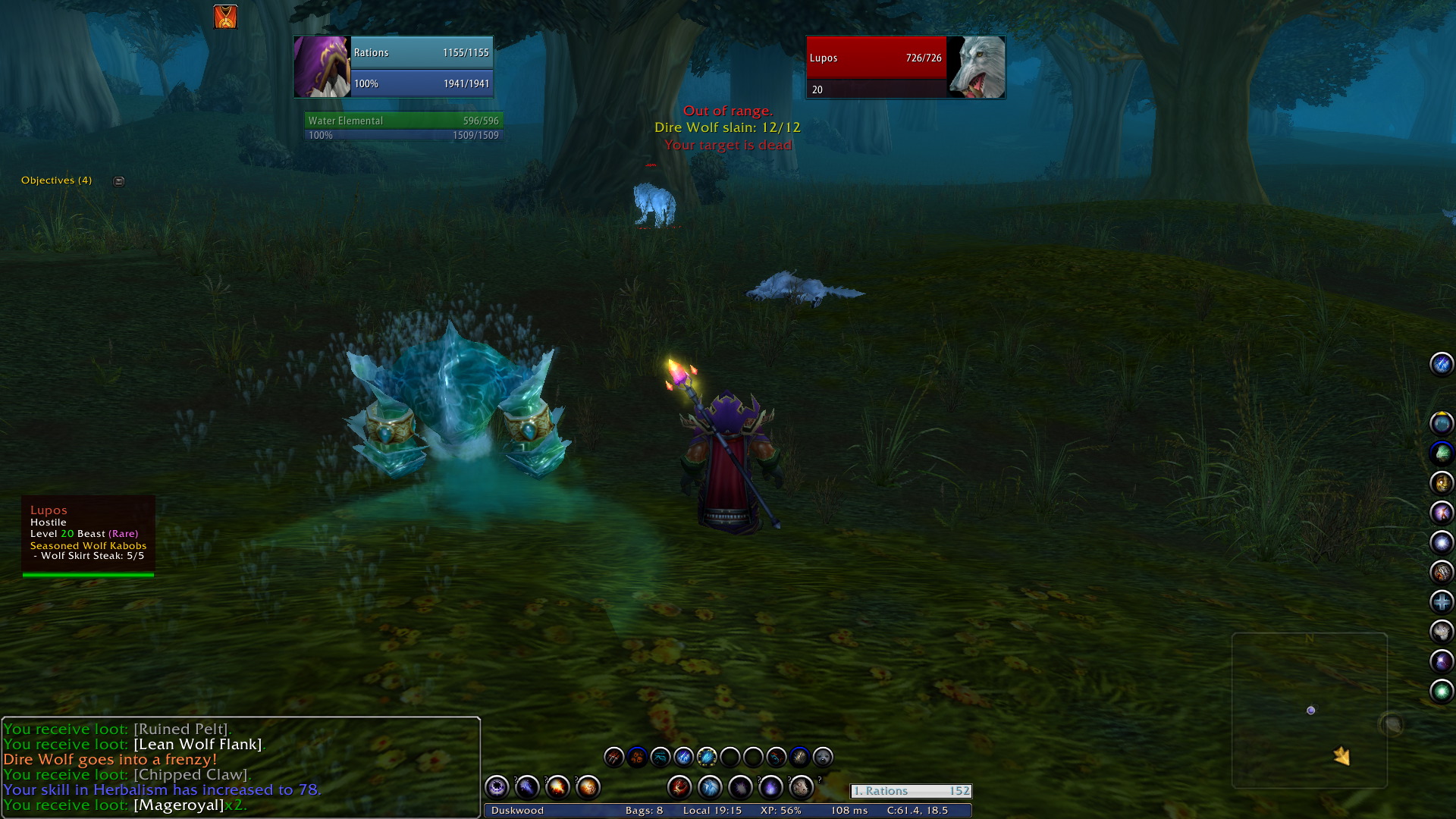1456x819 pixels.
Task: Cast the green glowing orb spell
Action: [1441, 691]
